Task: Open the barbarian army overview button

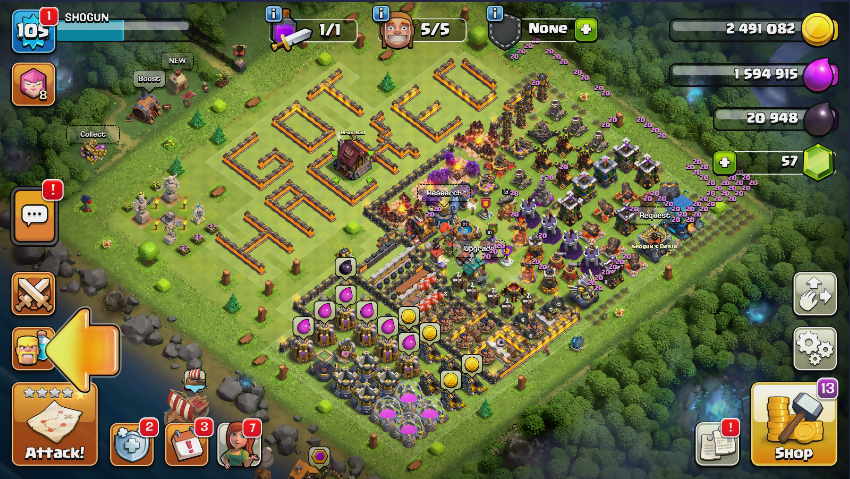Action: pyautogui.click(x=27, y=348)
